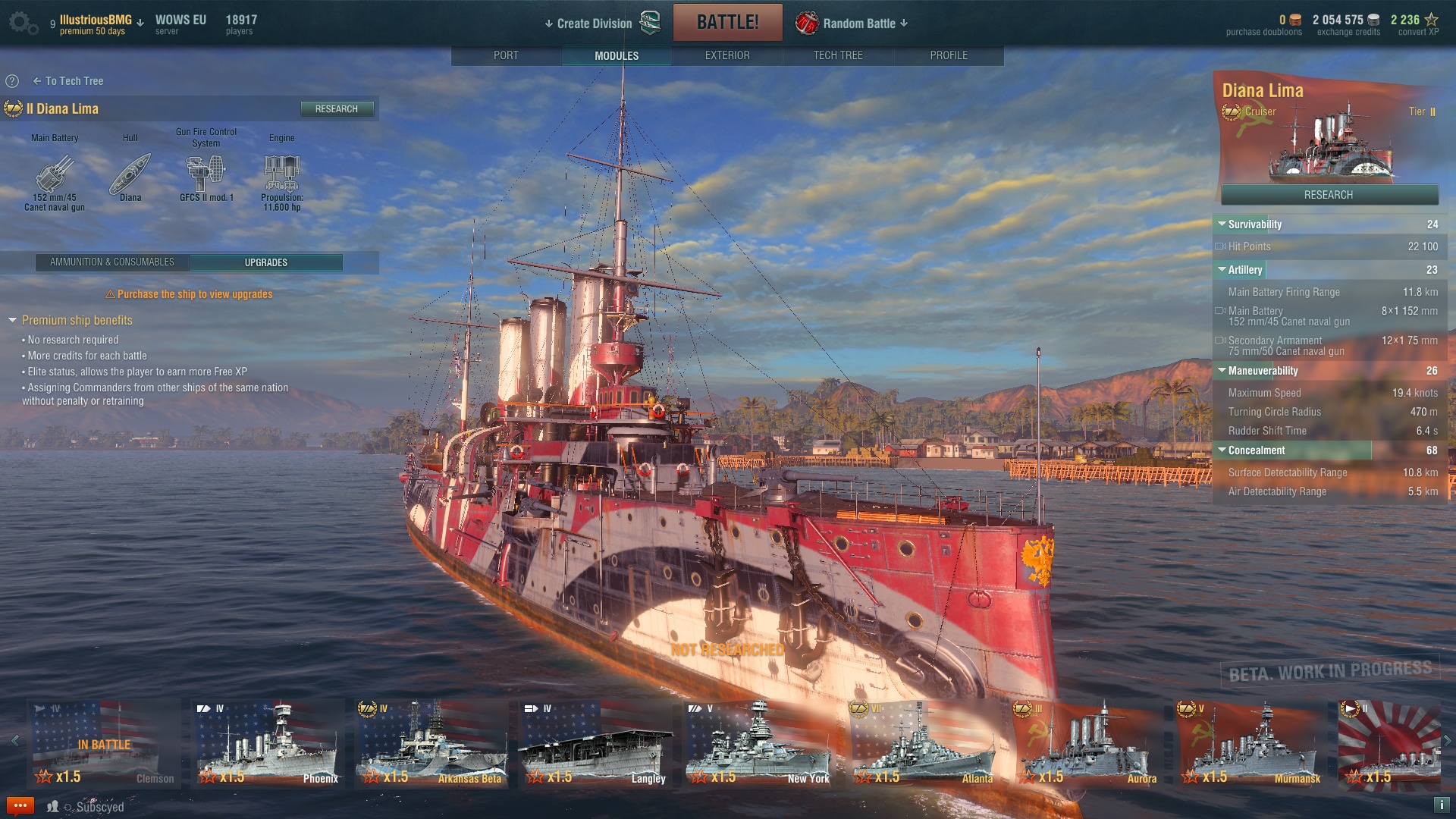Image resolution: width=1456 pixels, height=819 pixels.
Task: Open the Ammunition & Consumables tab
Action: pos(112,262)
